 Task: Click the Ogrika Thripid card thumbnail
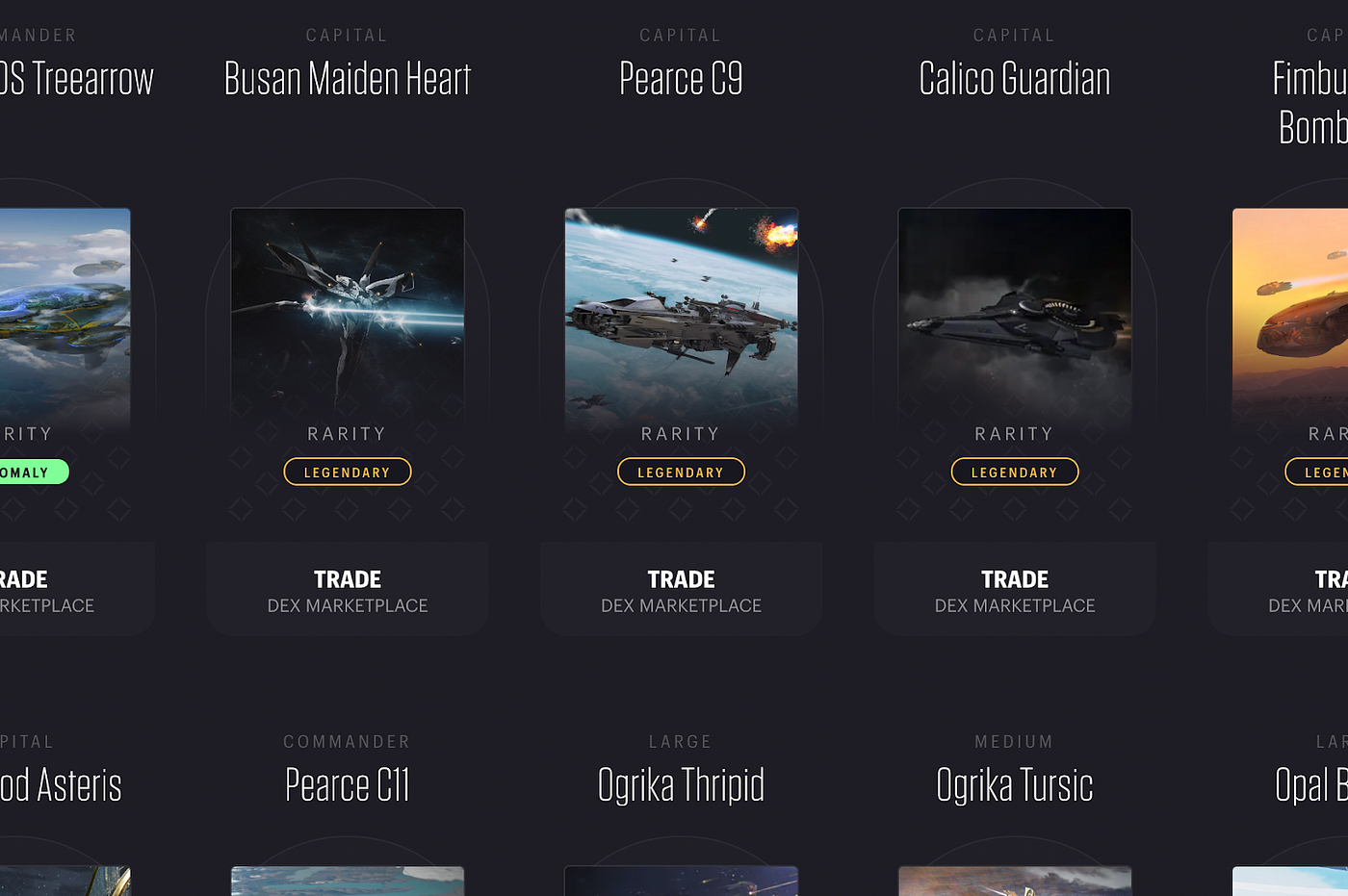pos(681,881)
